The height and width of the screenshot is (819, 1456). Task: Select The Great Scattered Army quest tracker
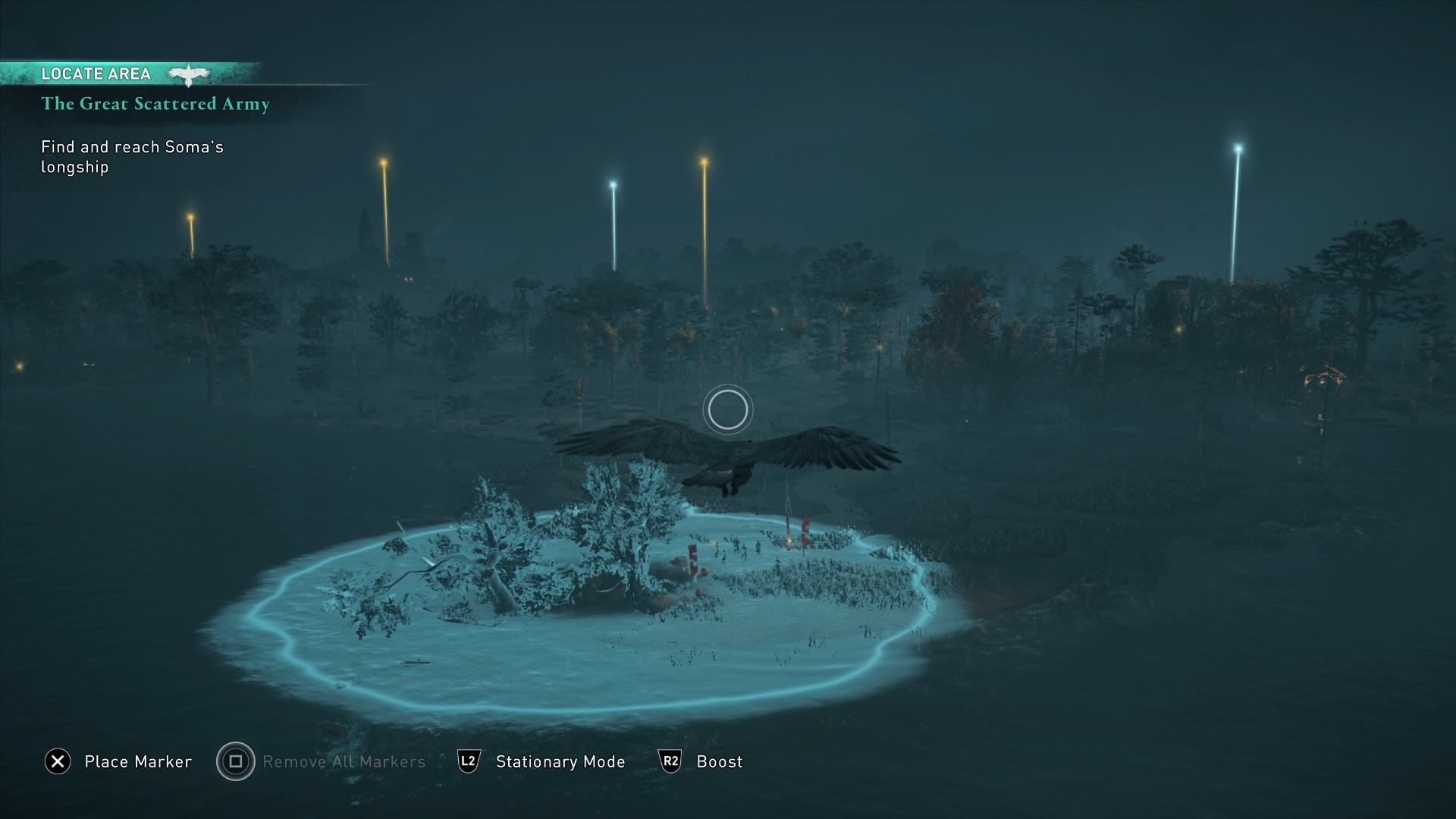155,104
